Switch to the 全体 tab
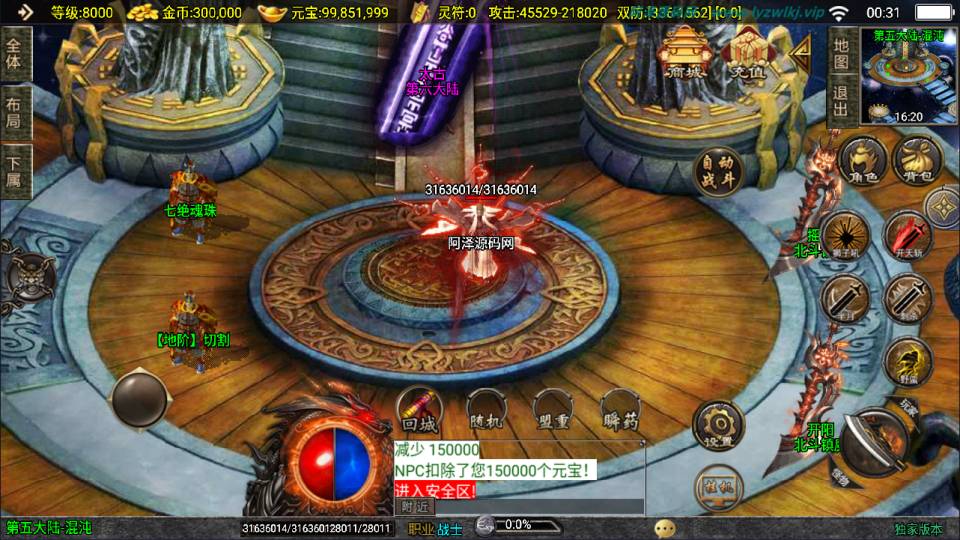 click(x=14, y=54)
